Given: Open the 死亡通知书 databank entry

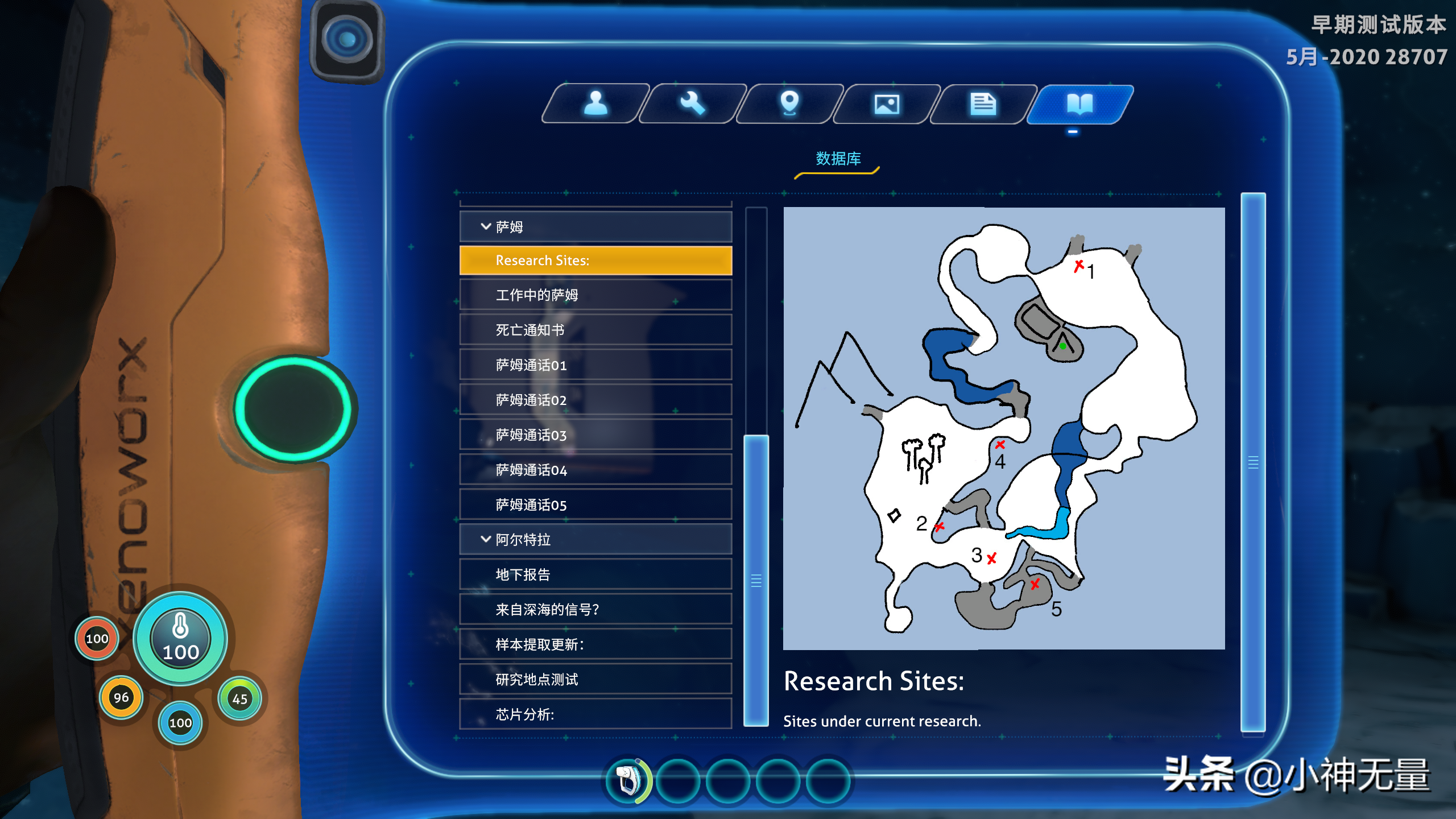Looking at the screenshot, I should (x=595, y=330).
